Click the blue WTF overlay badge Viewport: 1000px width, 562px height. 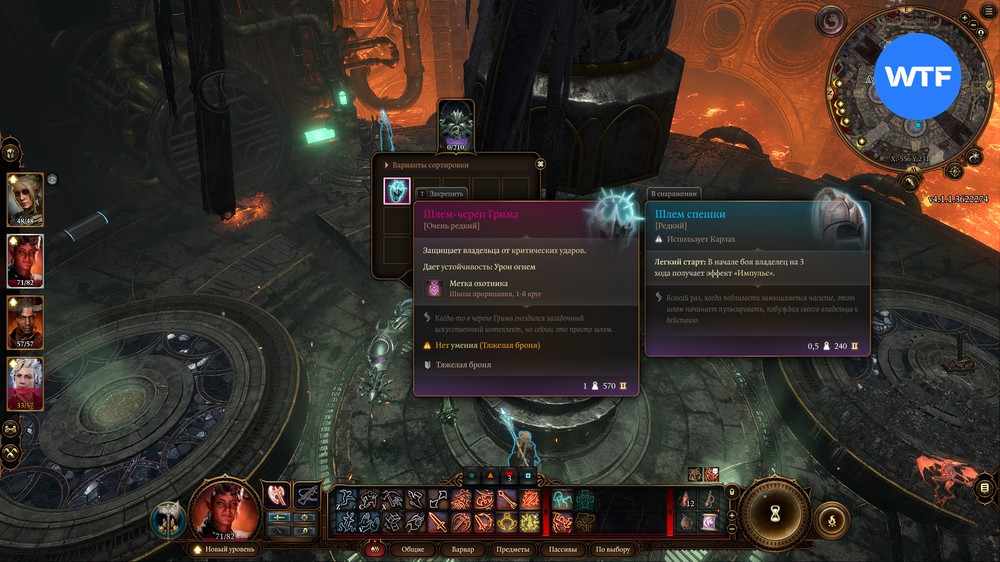(x=917, y=76)
